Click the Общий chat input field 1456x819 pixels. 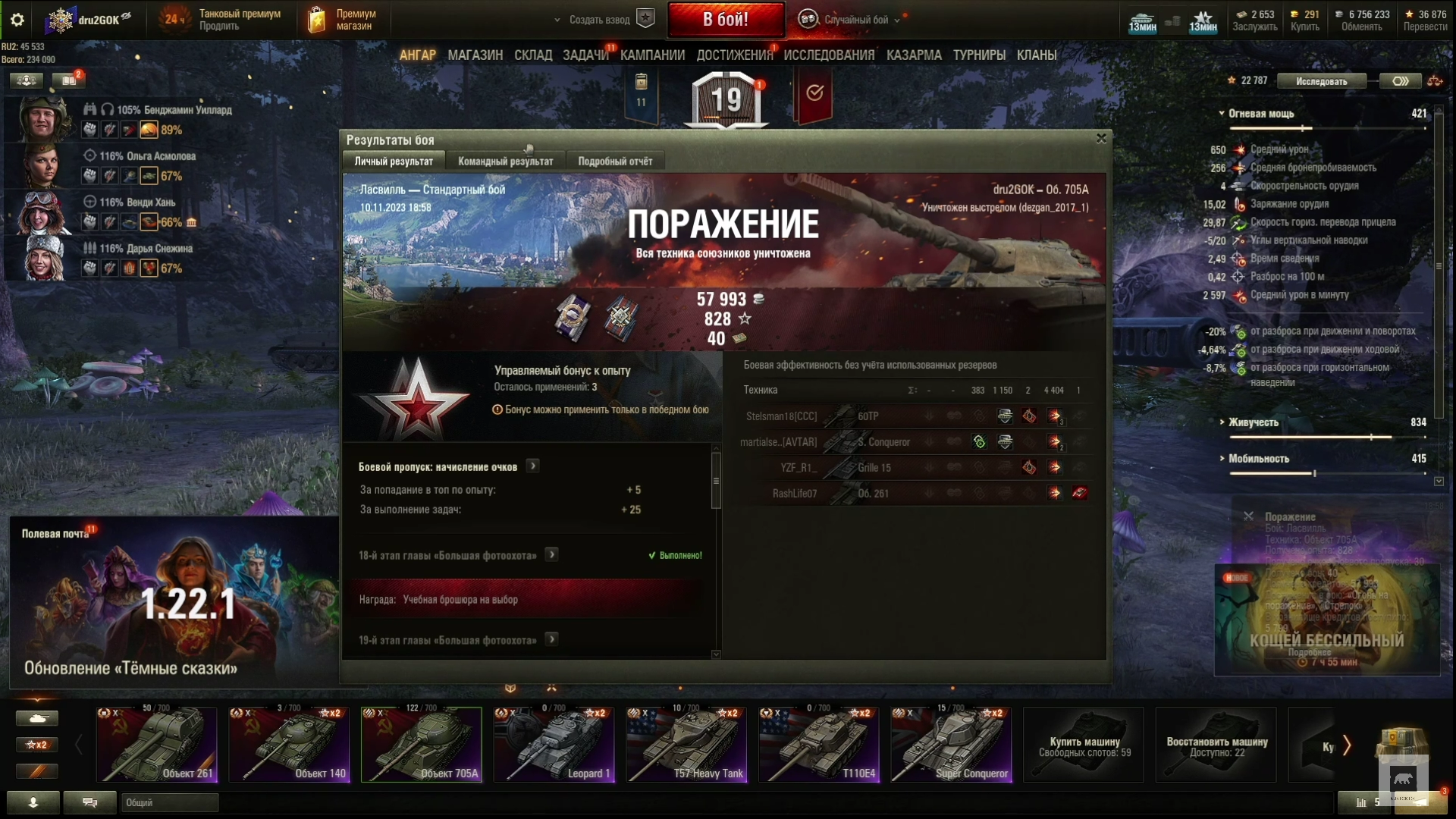[170, 802]
